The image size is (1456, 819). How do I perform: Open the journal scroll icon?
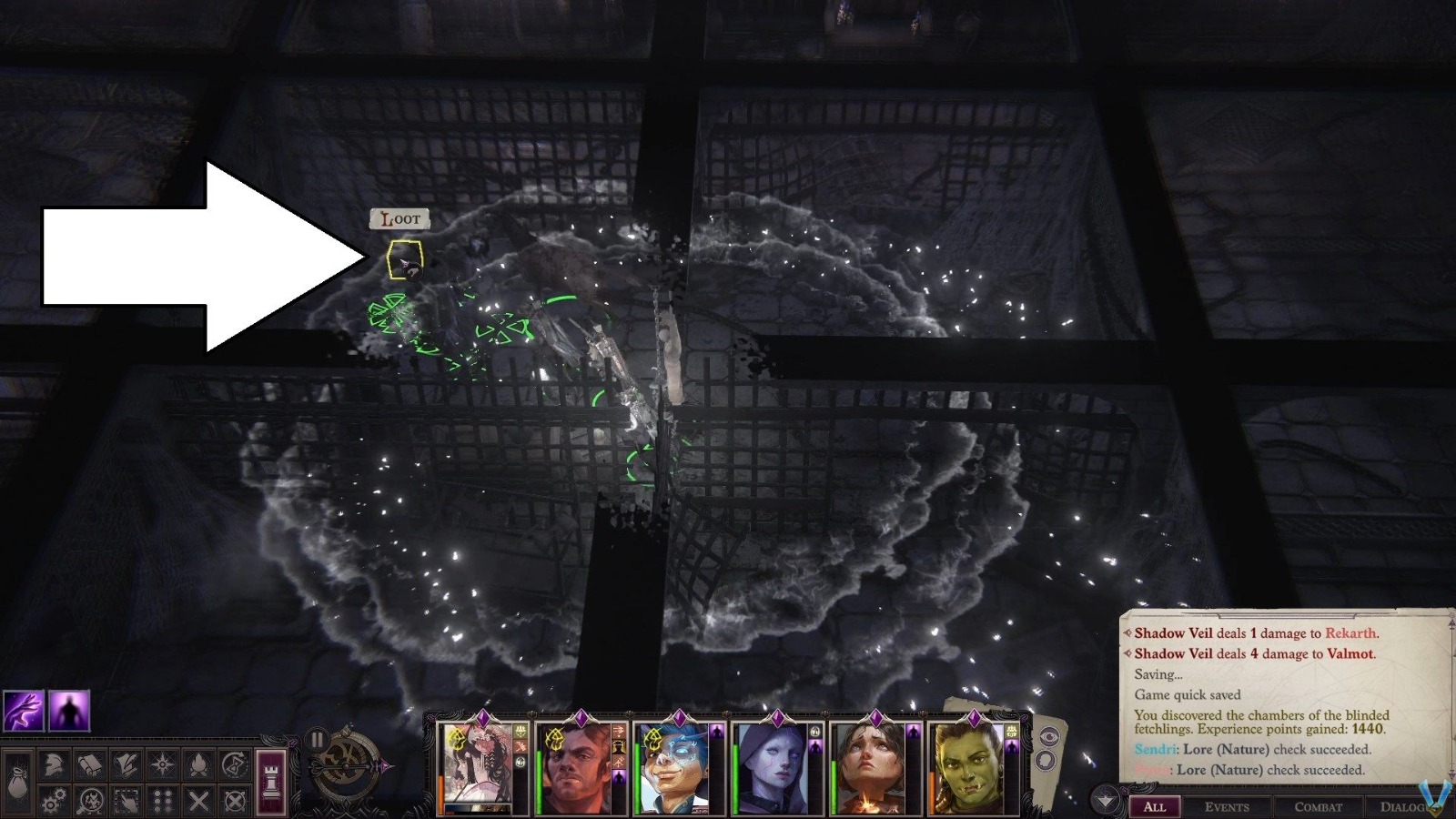tap(90, 766)
